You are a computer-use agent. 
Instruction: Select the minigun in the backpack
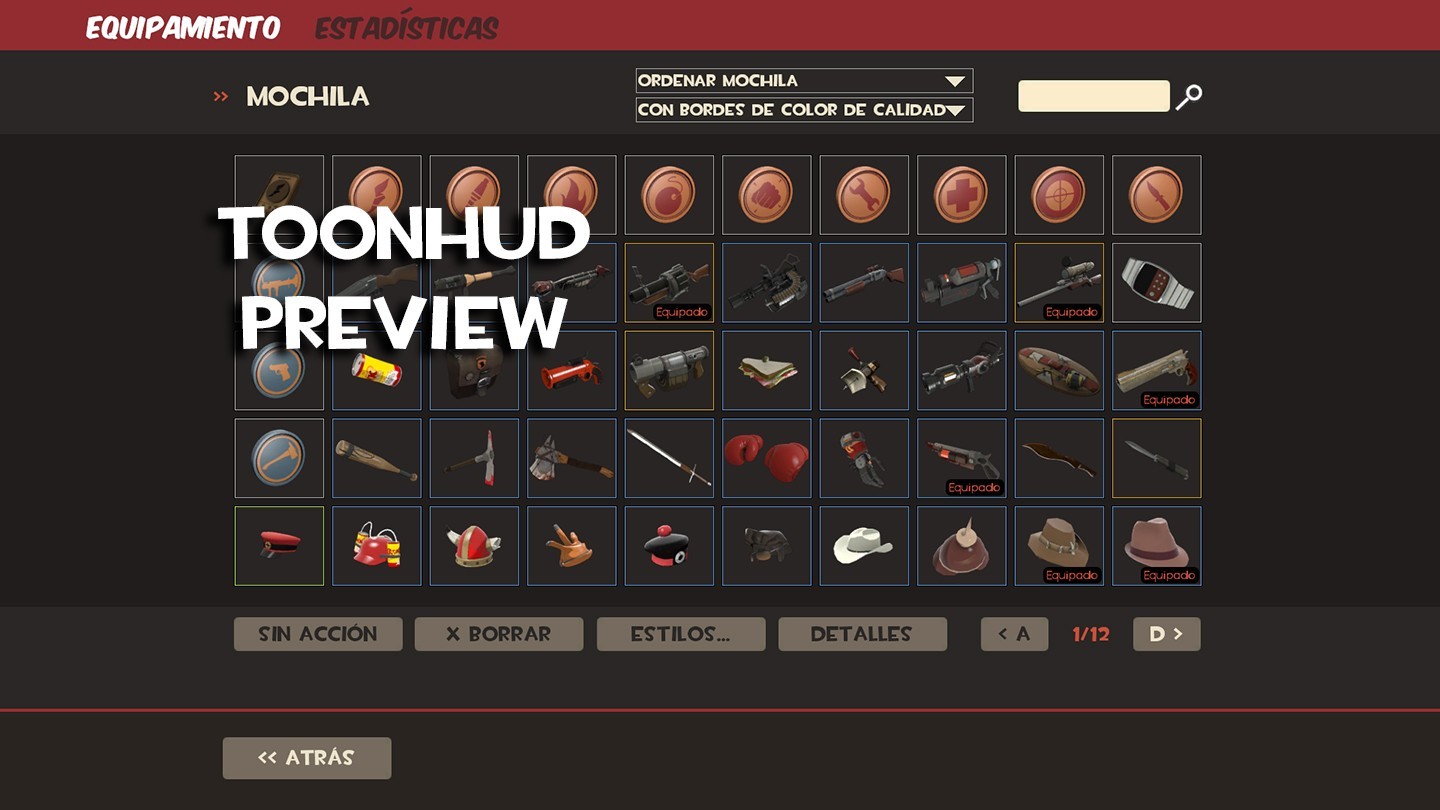pyautogui.click(x=766, y=282)
